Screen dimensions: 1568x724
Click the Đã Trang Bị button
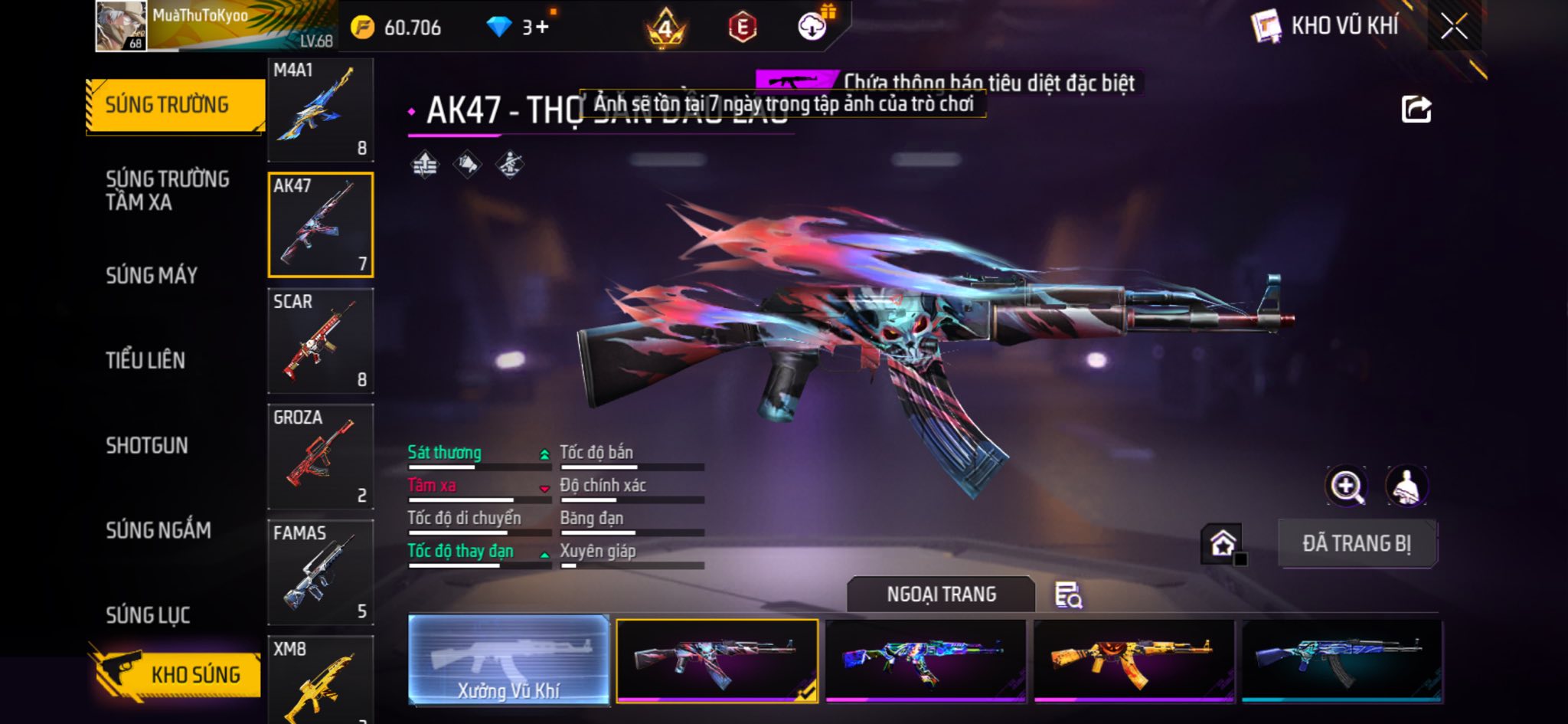(x=1357, y=543)
